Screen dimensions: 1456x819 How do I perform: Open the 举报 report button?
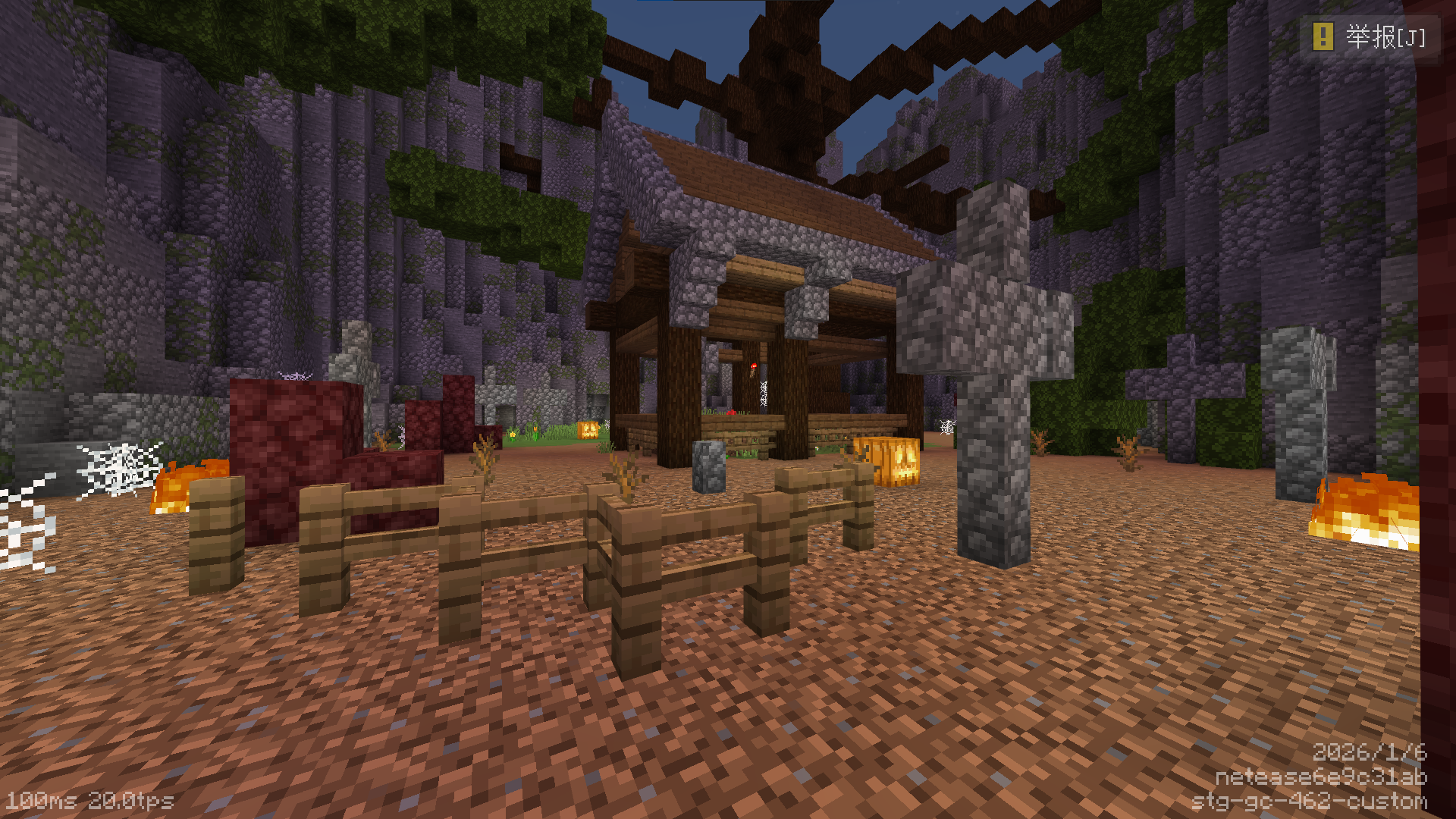click(x=1370, y=36)
